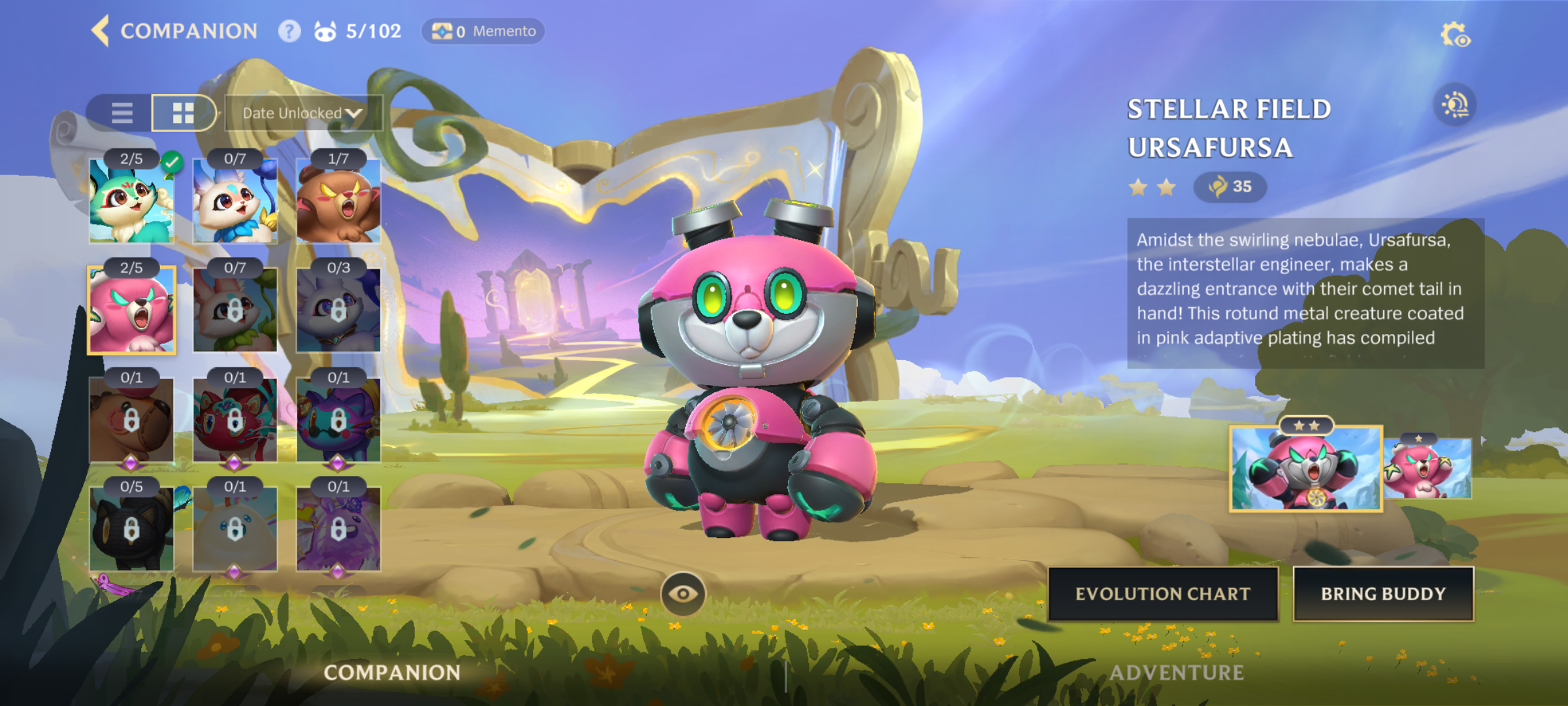Image resolution: width=1568 pixels, height=706 pixels.
Task: Toggle the eye icon to hide interface
Action: click(683, 594)
